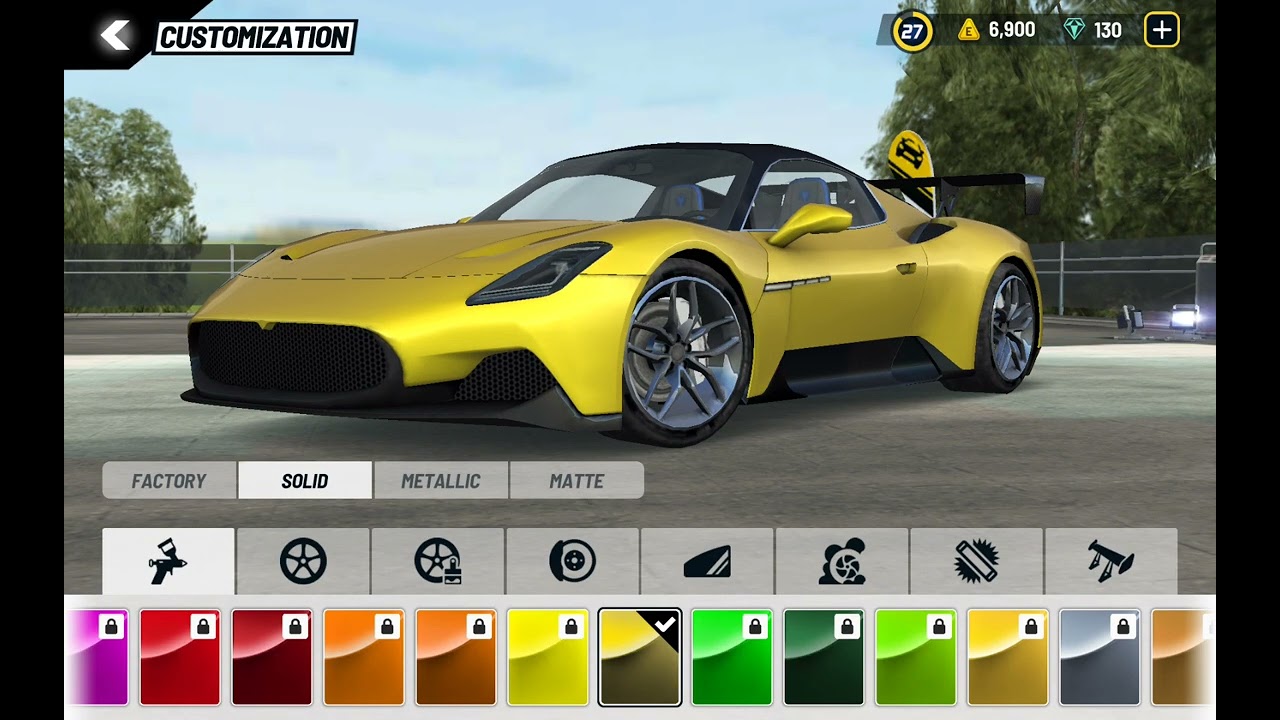The width and height of the screenshot is (1280, 720).
Task: Select the lime green color swatch
Action: pos(916,658)
